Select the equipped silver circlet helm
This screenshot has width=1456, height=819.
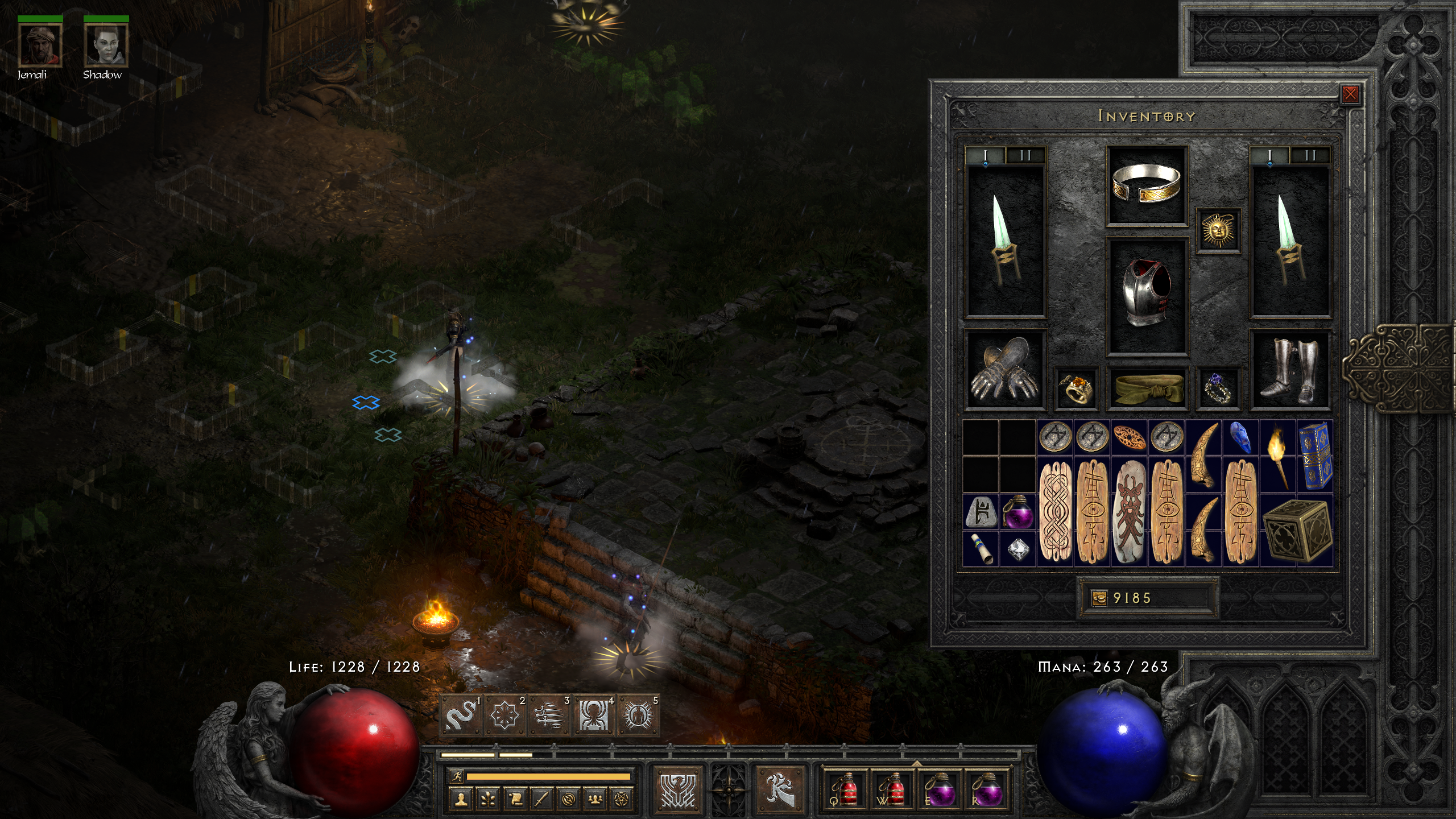coord(1147,185)
